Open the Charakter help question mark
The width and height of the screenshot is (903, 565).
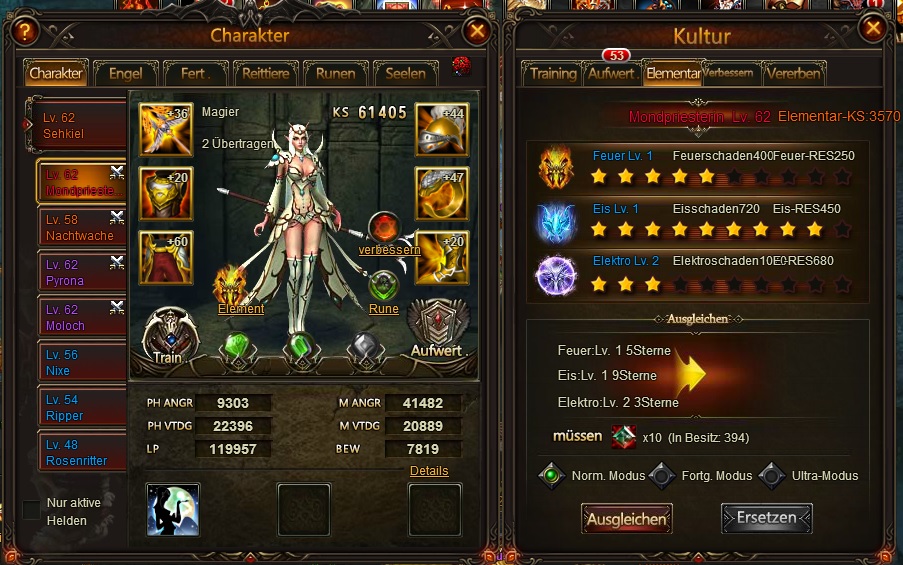26,31
